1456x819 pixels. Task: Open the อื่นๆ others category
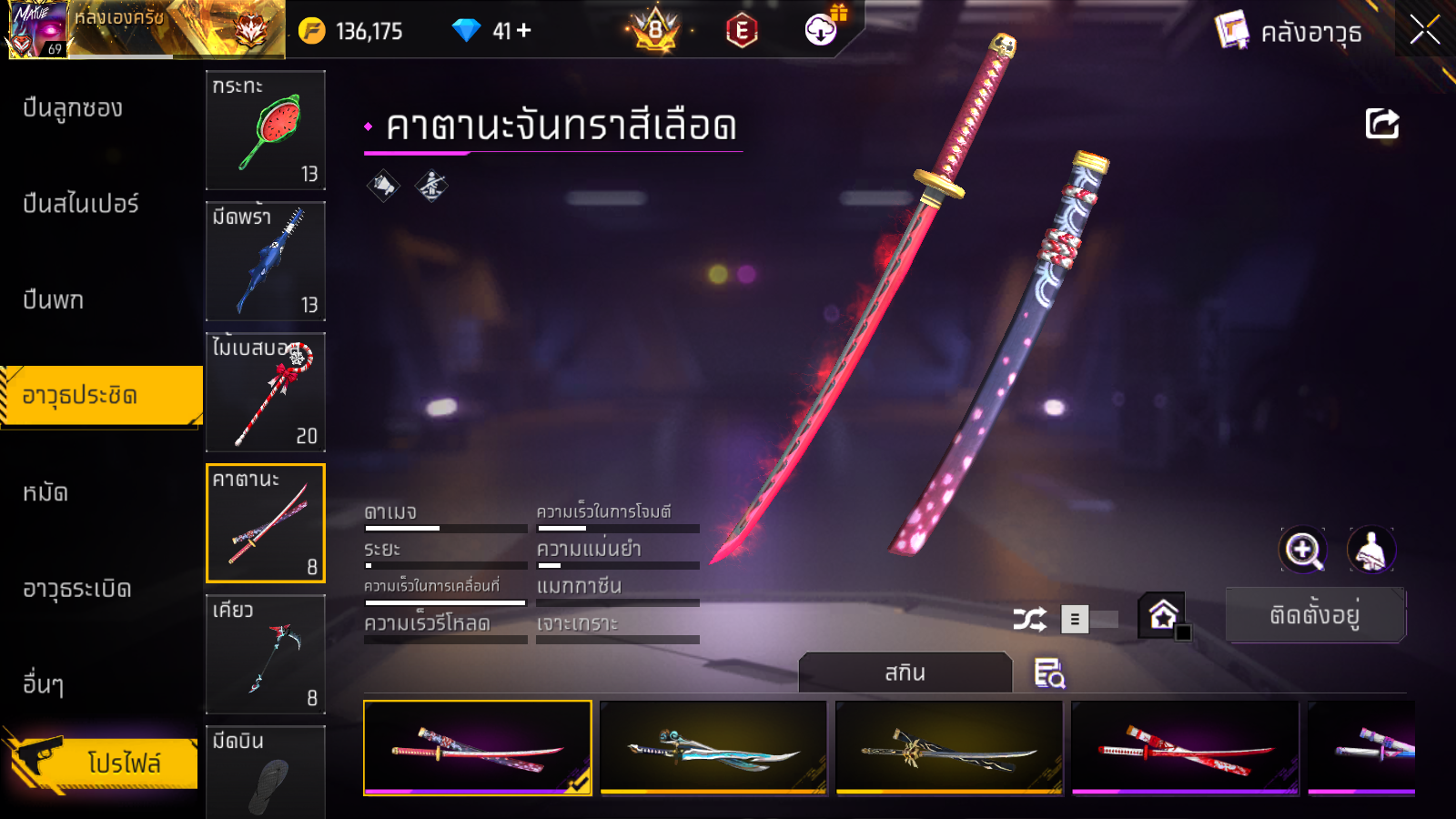pyautogui.click(x=44, y=684)
